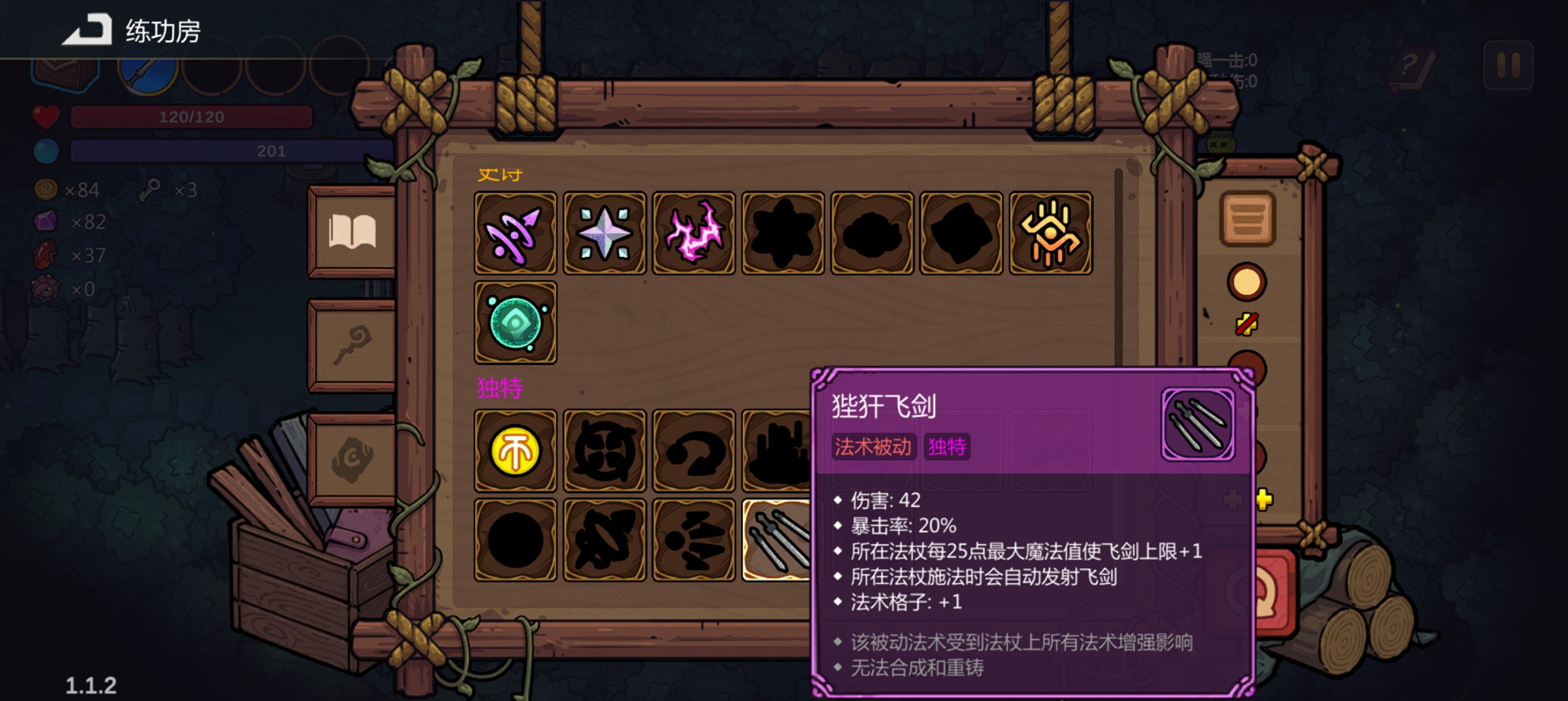Expand the 法术被动 tag on the tooltip

click(873, 446)
